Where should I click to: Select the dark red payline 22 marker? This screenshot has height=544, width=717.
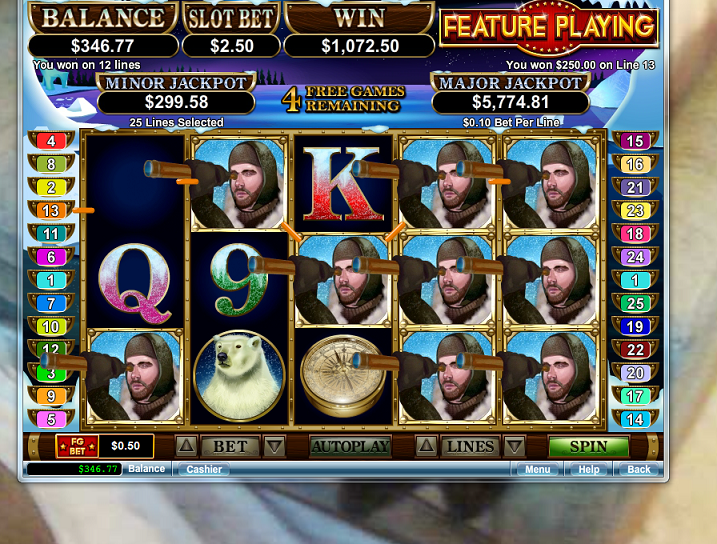pos(634,350)
